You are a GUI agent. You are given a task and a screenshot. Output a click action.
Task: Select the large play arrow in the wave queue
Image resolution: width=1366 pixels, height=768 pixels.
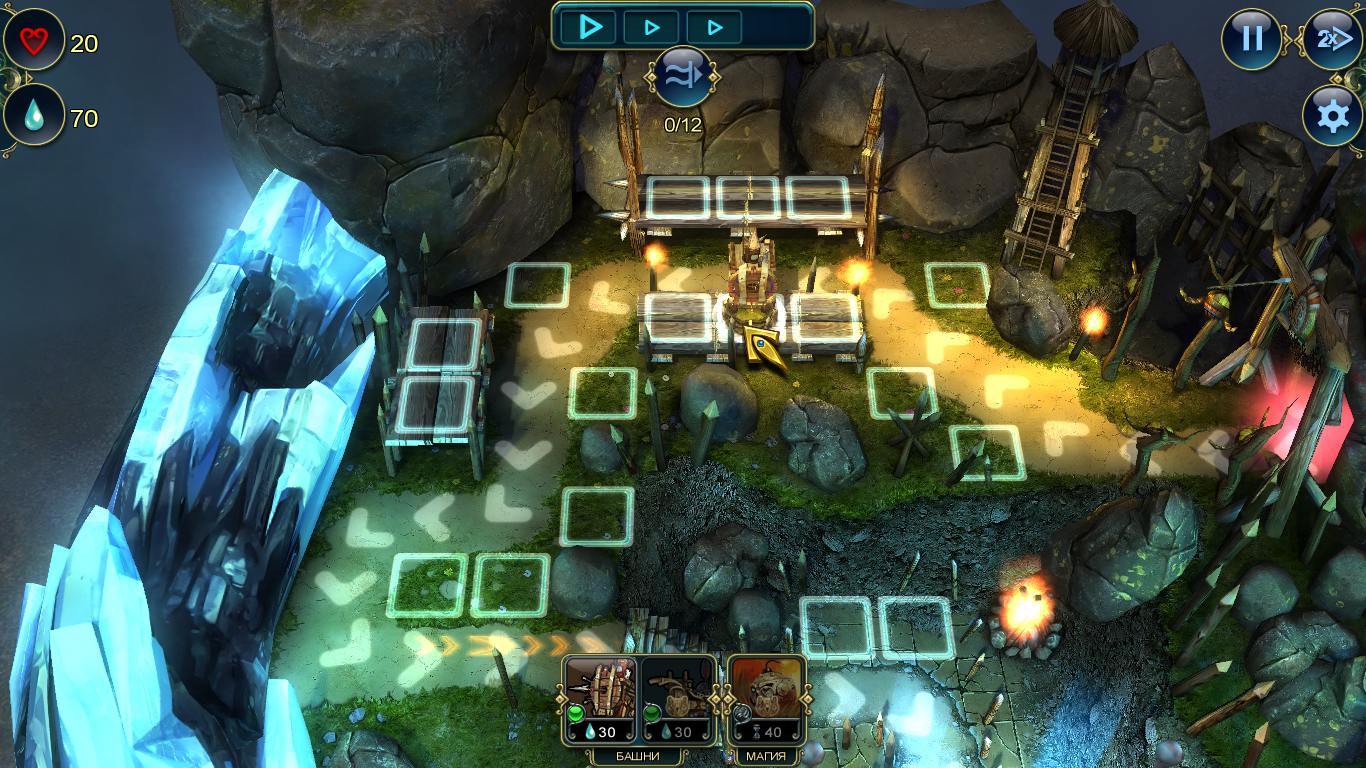click(591, 27)
